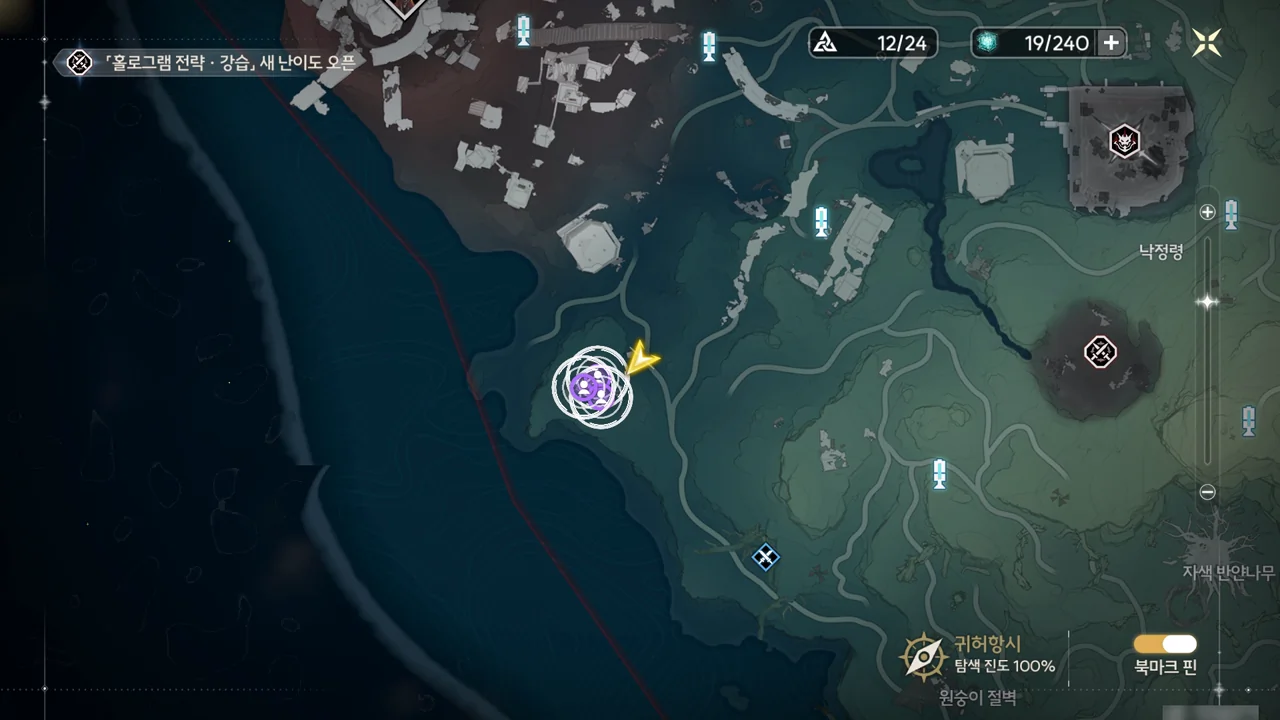Viewport: 1280px width, 720px height.
Task: Open 귀허항시 exploration progress compass
Action: 924,656
